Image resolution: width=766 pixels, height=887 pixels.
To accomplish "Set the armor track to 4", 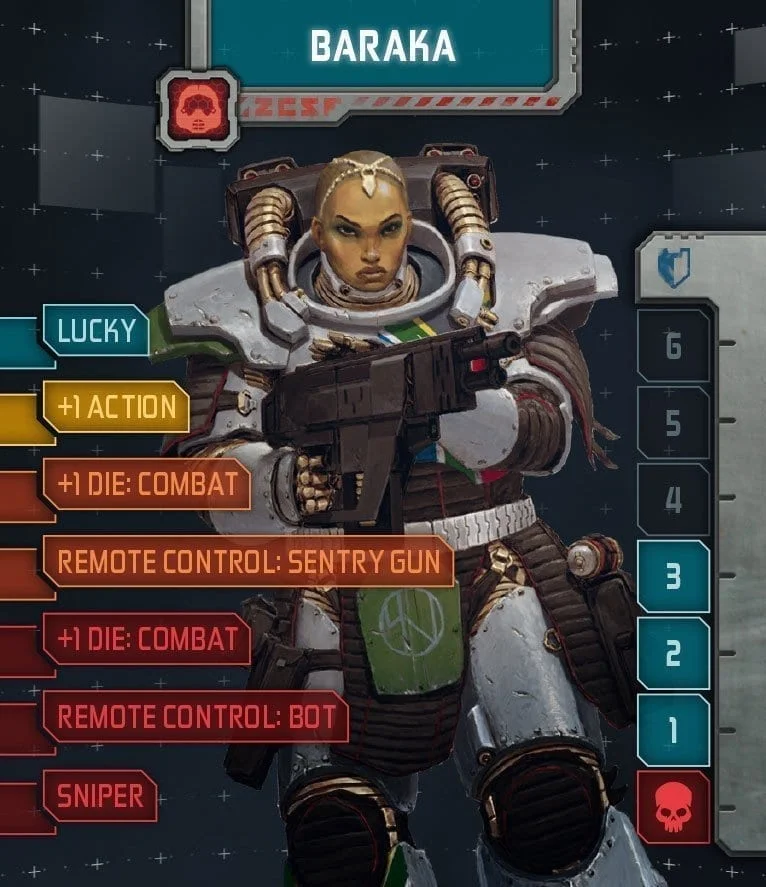I will click(x=673, y=499).
